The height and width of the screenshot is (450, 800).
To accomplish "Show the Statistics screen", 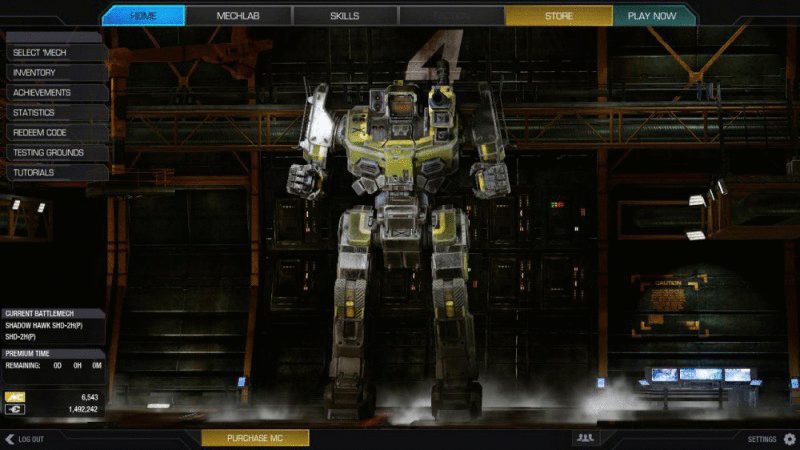I will coord(54,112).
